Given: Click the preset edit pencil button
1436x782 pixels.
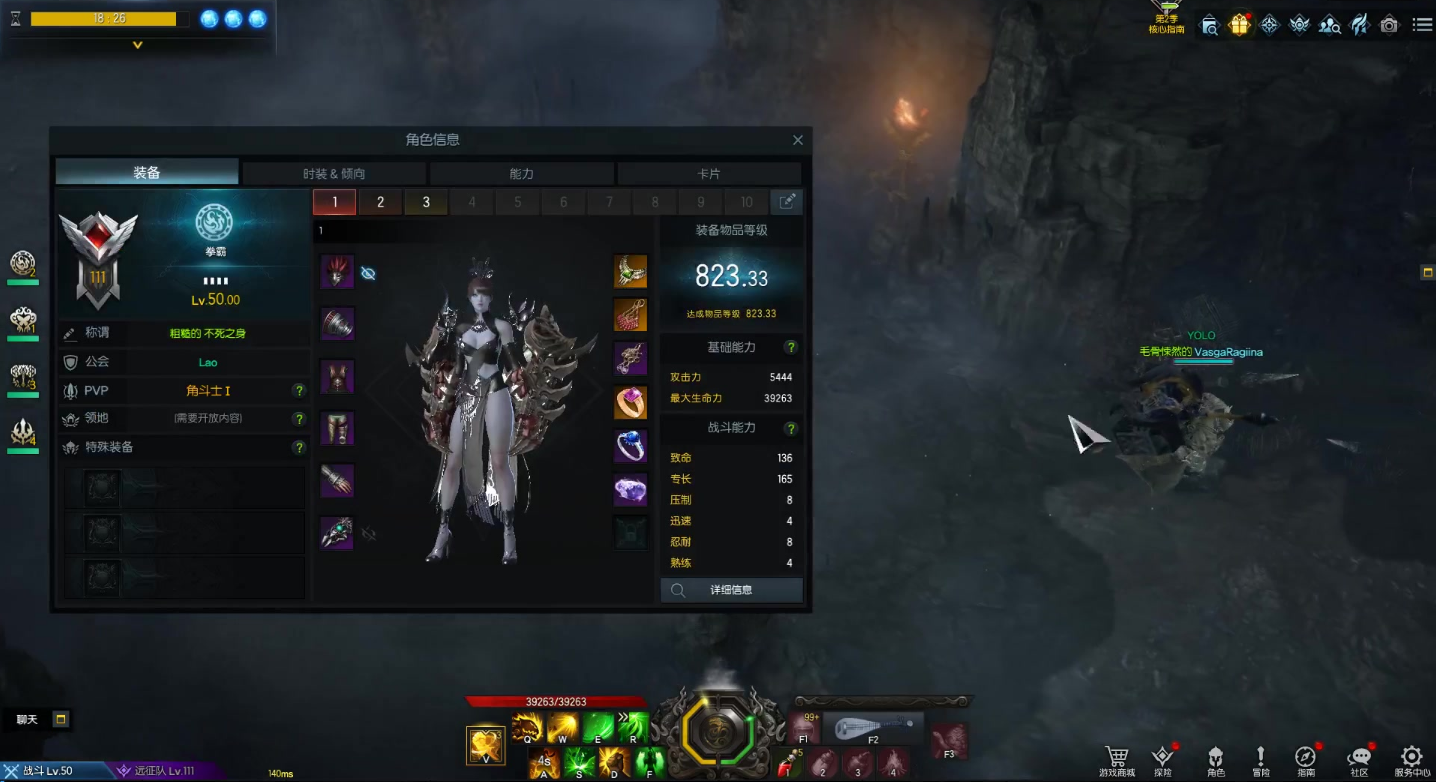Looking at the screenshot, I should 787,202.
